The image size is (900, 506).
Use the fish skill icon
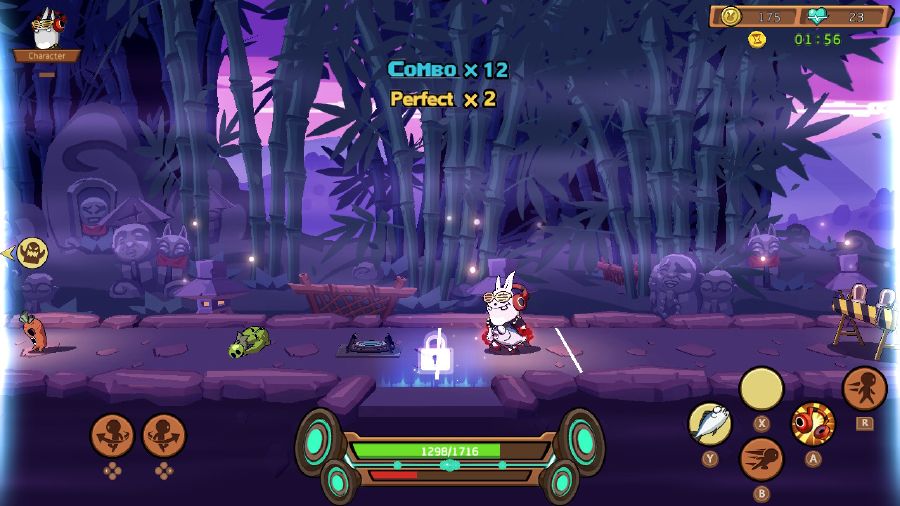(x=710, y=424)
